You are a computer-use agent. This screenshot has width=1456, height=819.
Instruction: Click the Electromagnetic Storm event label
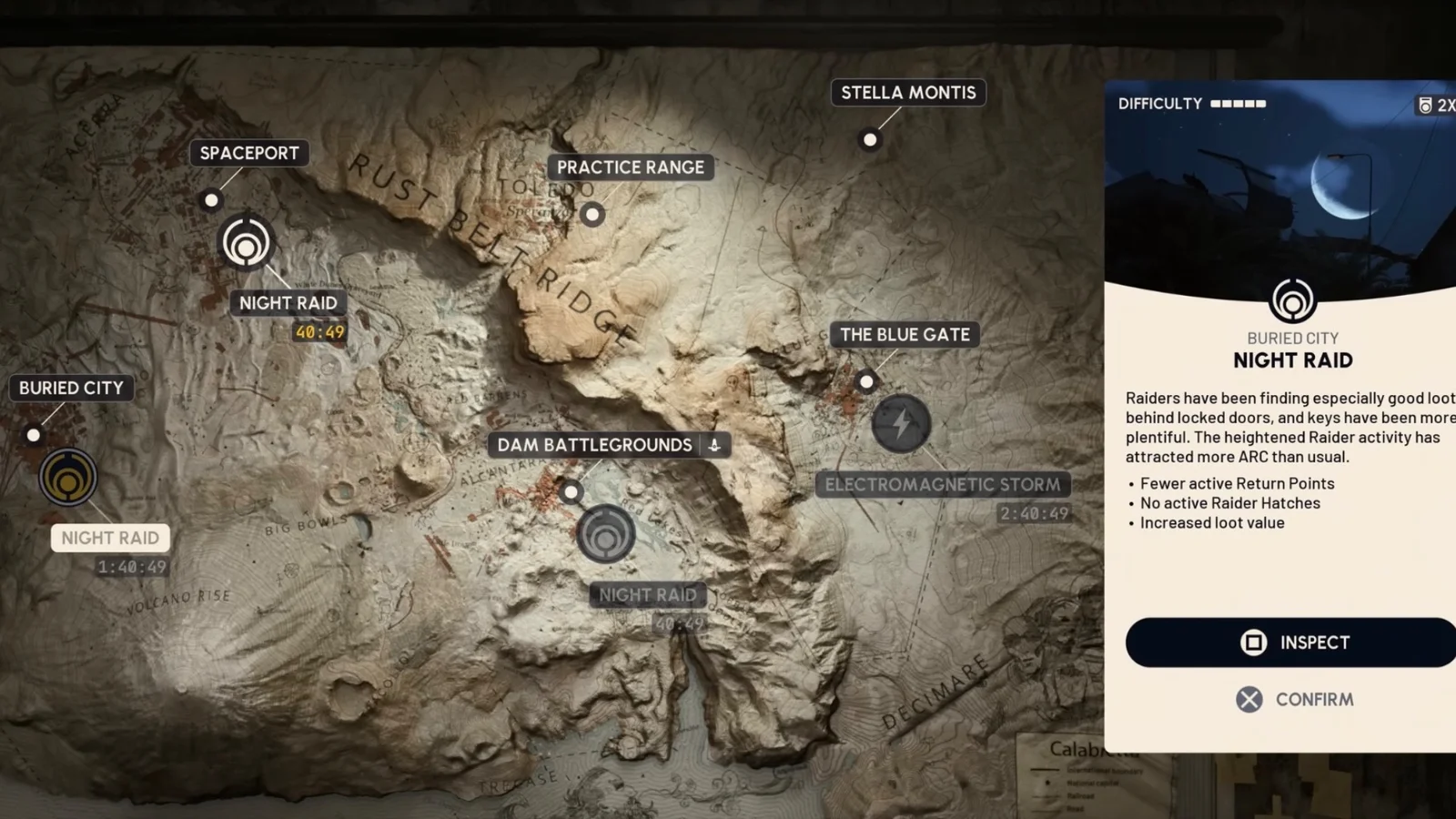coord(942,485)
